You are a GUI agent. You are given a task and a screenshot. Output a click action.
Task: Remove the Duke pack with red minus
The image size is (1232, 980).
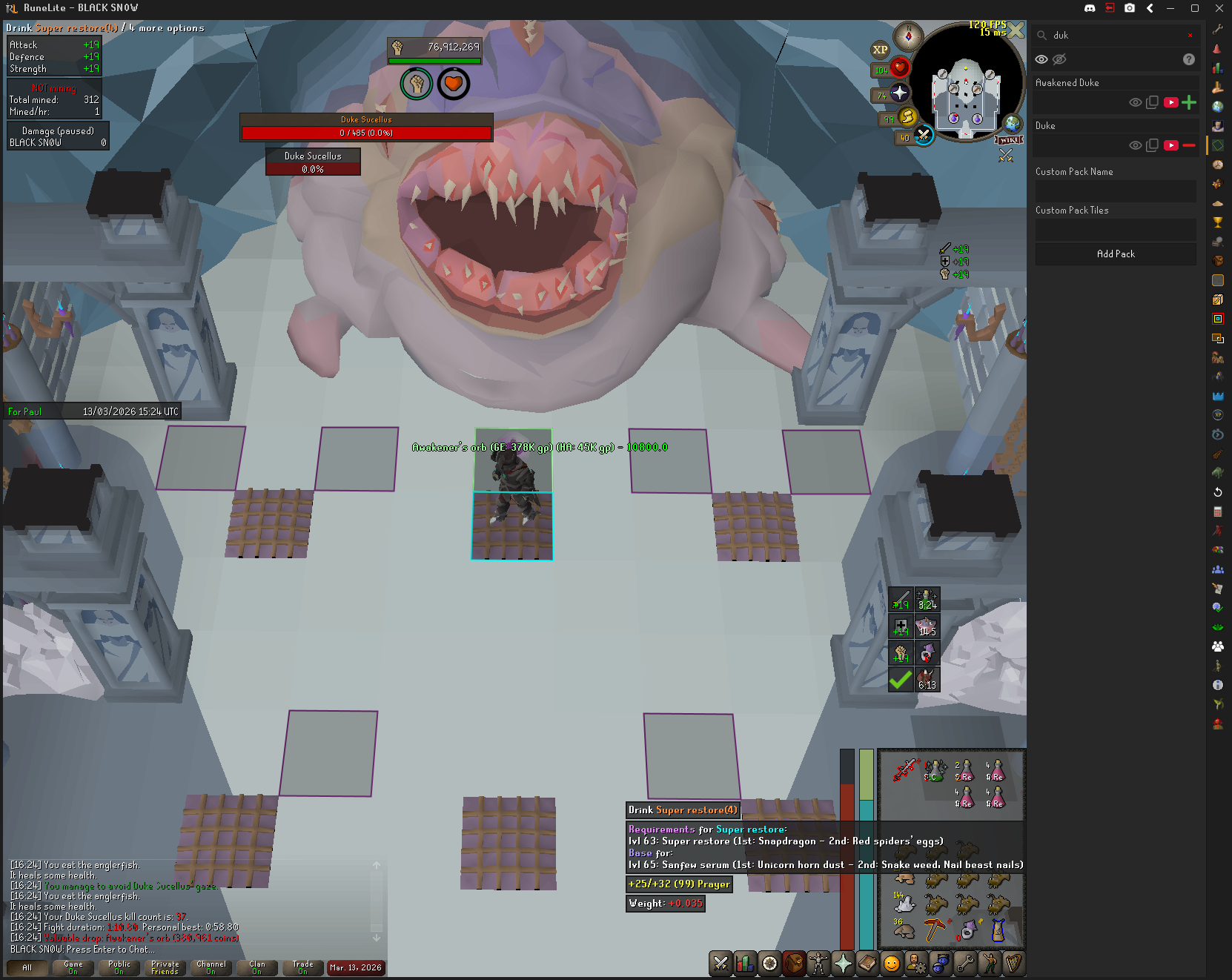[1189, 145]
